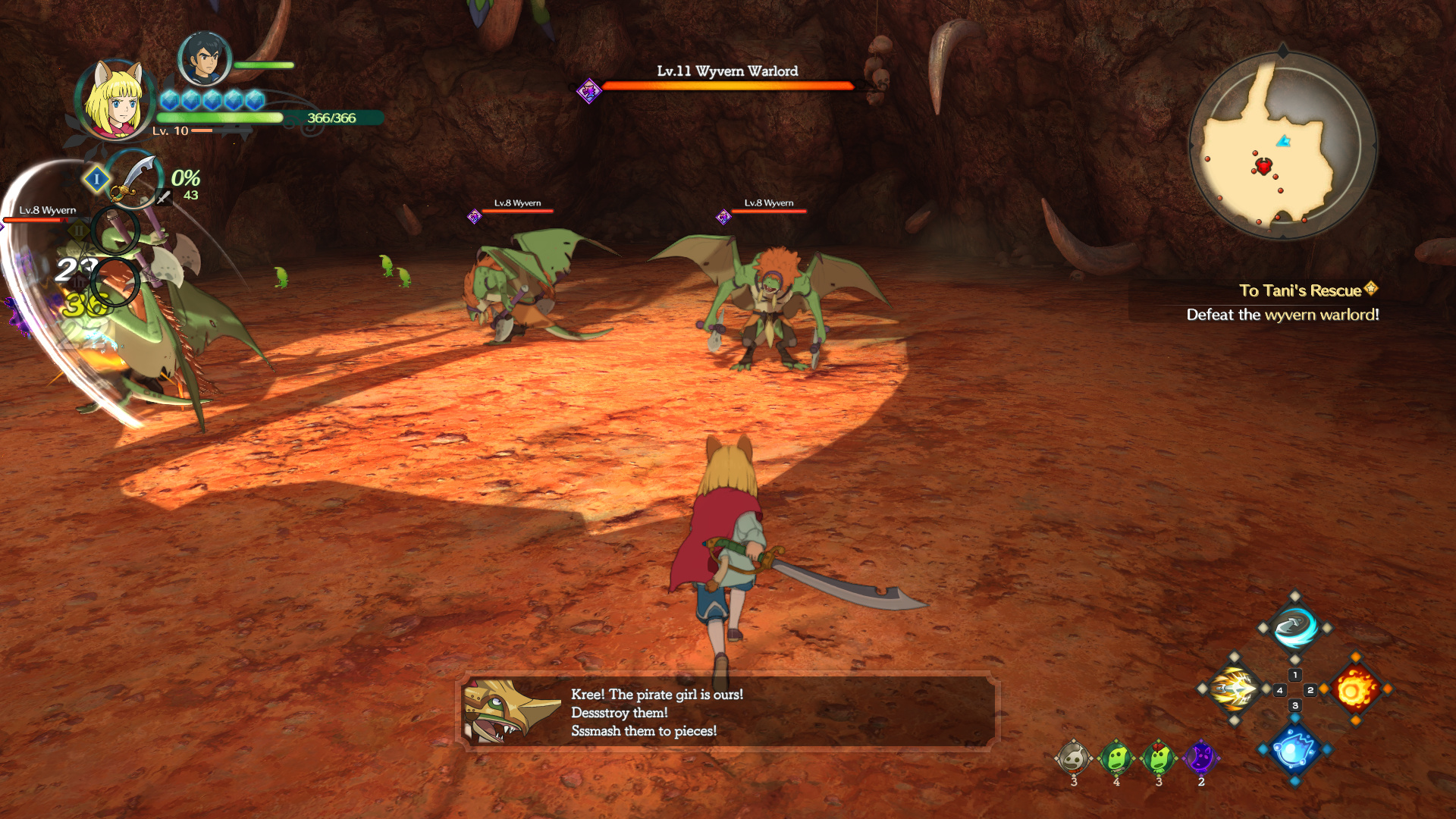
Task: Use the yellow lightning dagger skill
Action: click(x=1233, y=689)
